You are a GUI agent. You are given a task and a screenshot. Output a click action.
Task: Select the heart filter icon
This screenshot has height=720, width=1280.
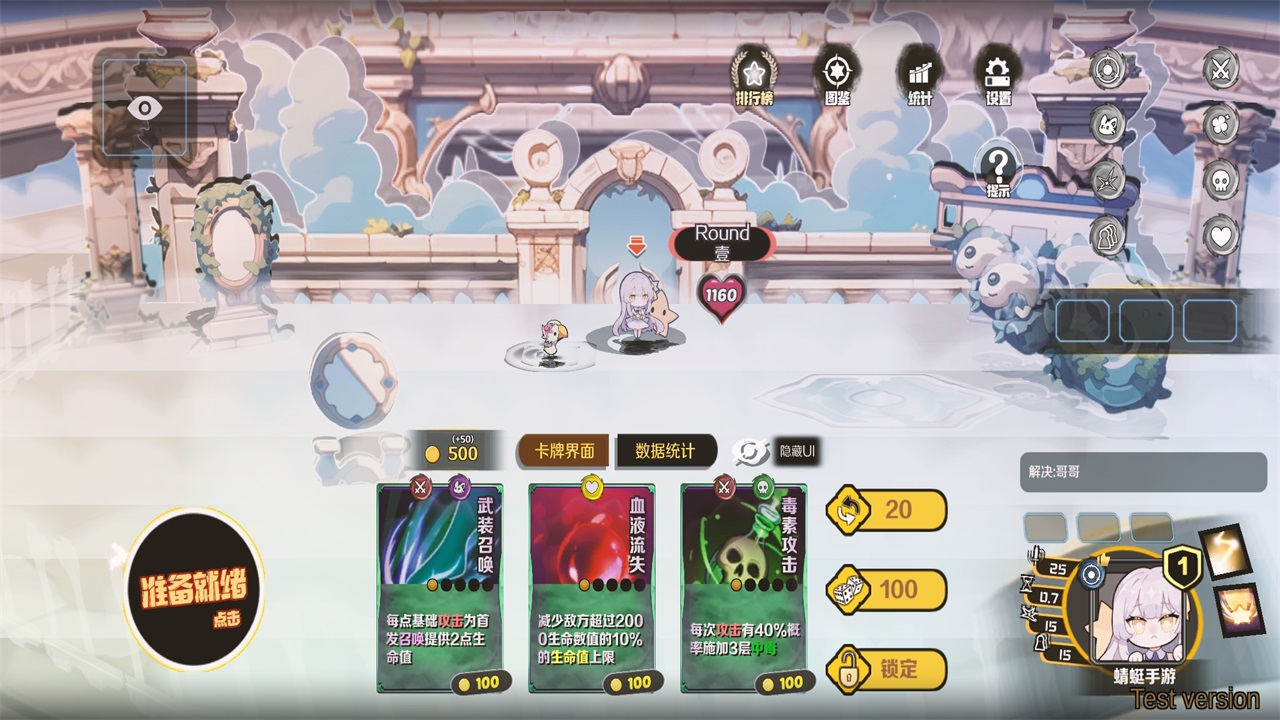tap(1220, 237)
